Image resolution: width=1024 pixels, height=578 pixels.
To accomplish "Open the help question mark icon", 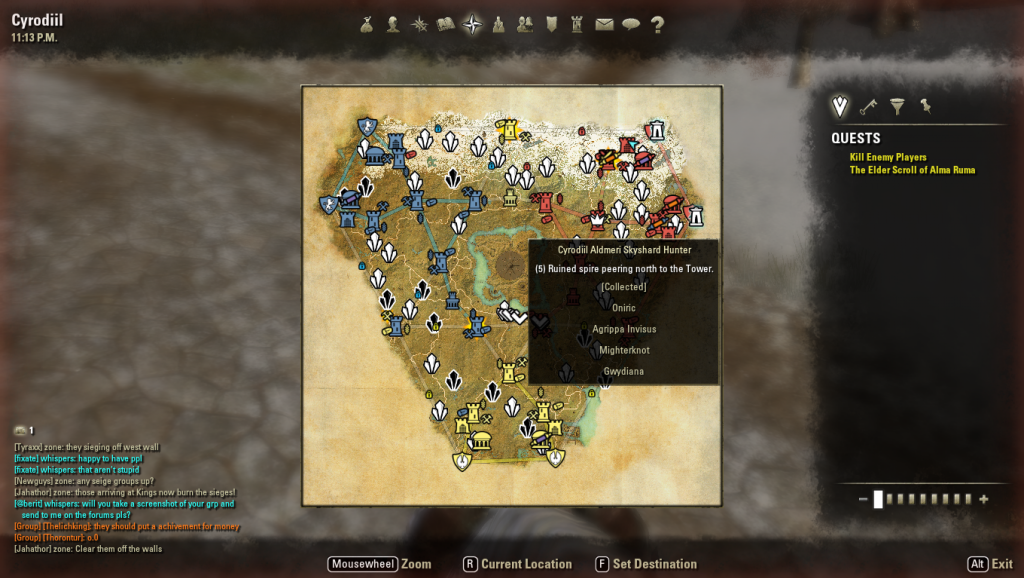I will coord(657,25).
